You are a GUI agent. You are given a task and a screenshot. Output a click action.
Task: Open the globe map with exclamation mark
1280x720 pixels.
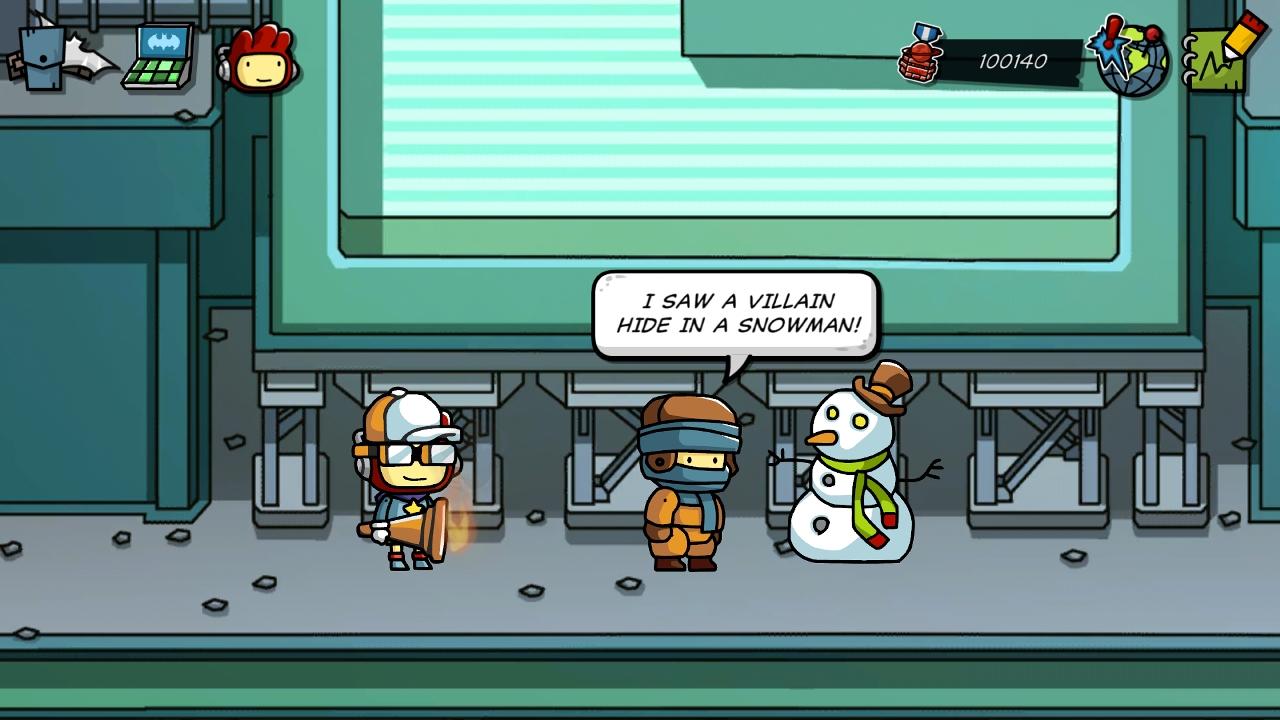1131,58
